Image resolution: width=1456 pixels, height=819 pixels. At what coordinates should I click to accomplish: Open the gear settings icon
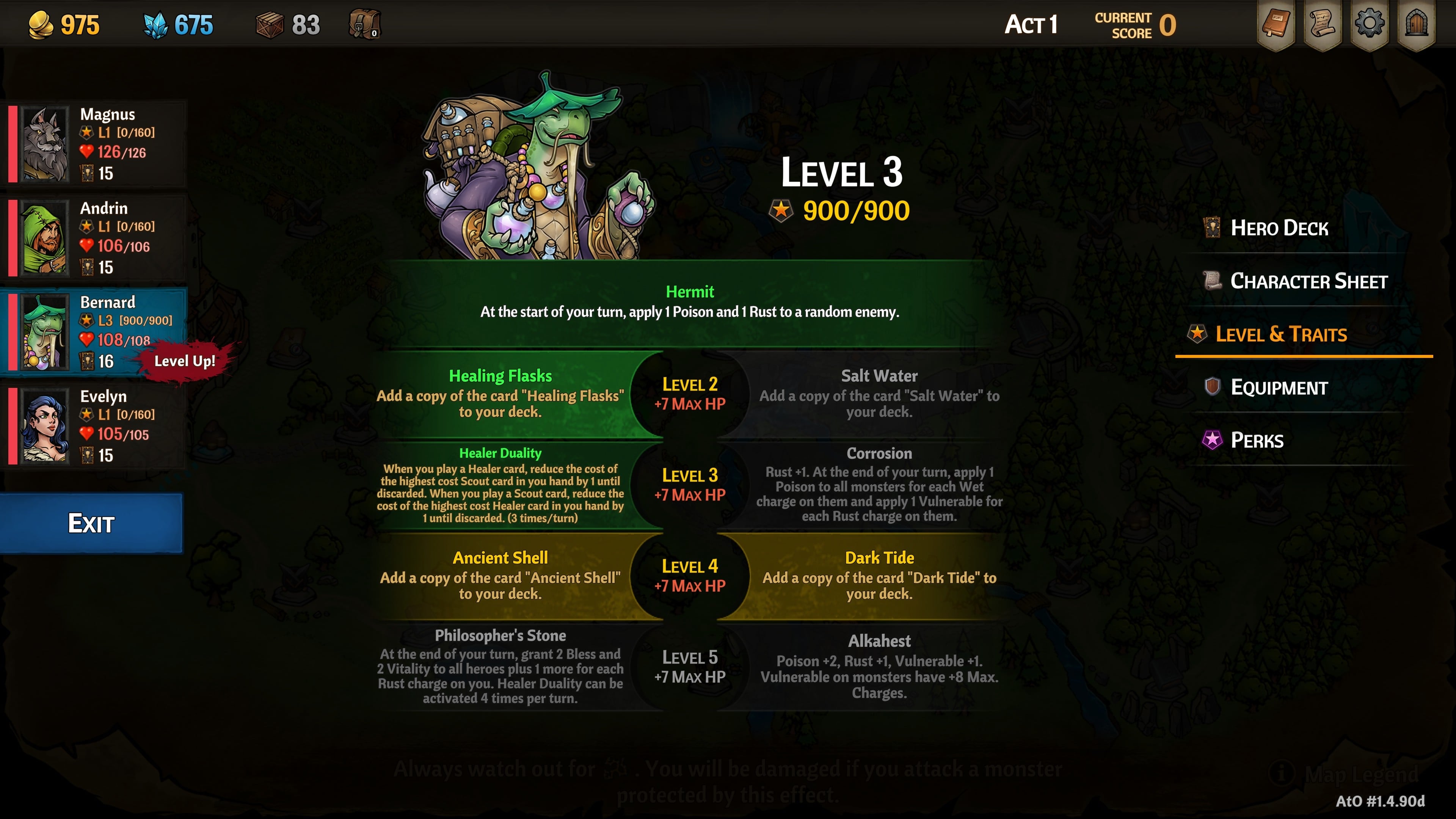pos(1370,24)
